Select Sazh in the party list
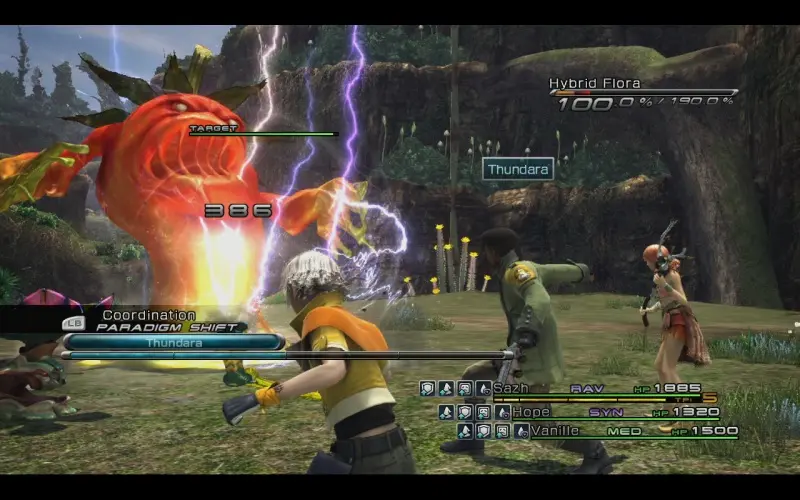Image resolution: width=800 pixels, height=500 pixels. point(510,388)
